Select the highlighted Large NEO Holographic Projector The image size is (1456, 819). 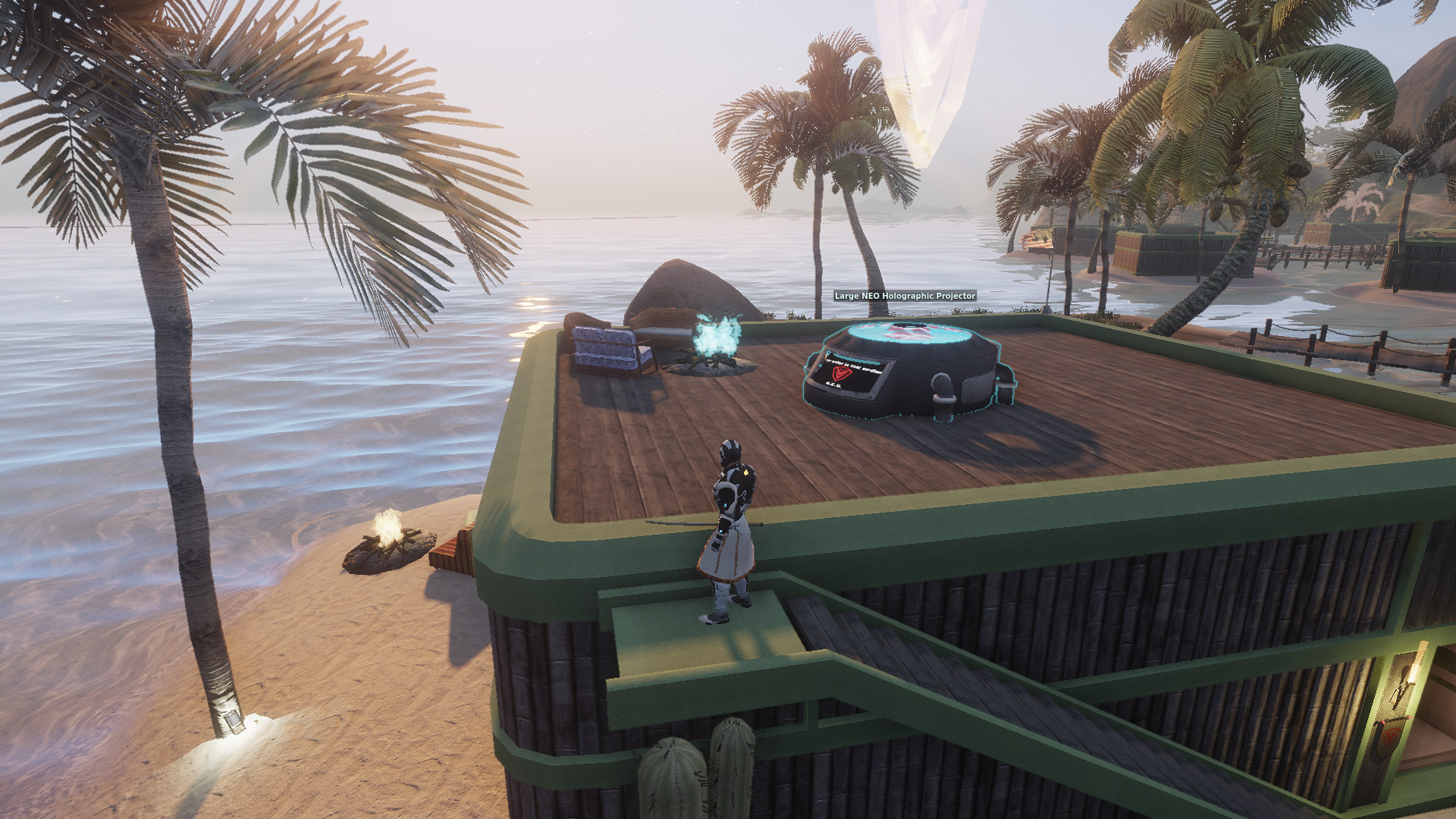[906, 369]
